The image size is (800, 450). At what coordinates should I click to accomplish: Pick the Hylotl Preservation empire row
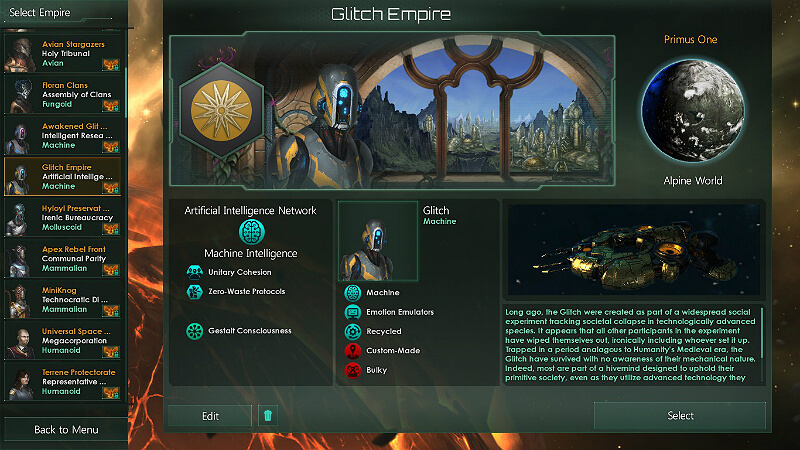[63, 217]
